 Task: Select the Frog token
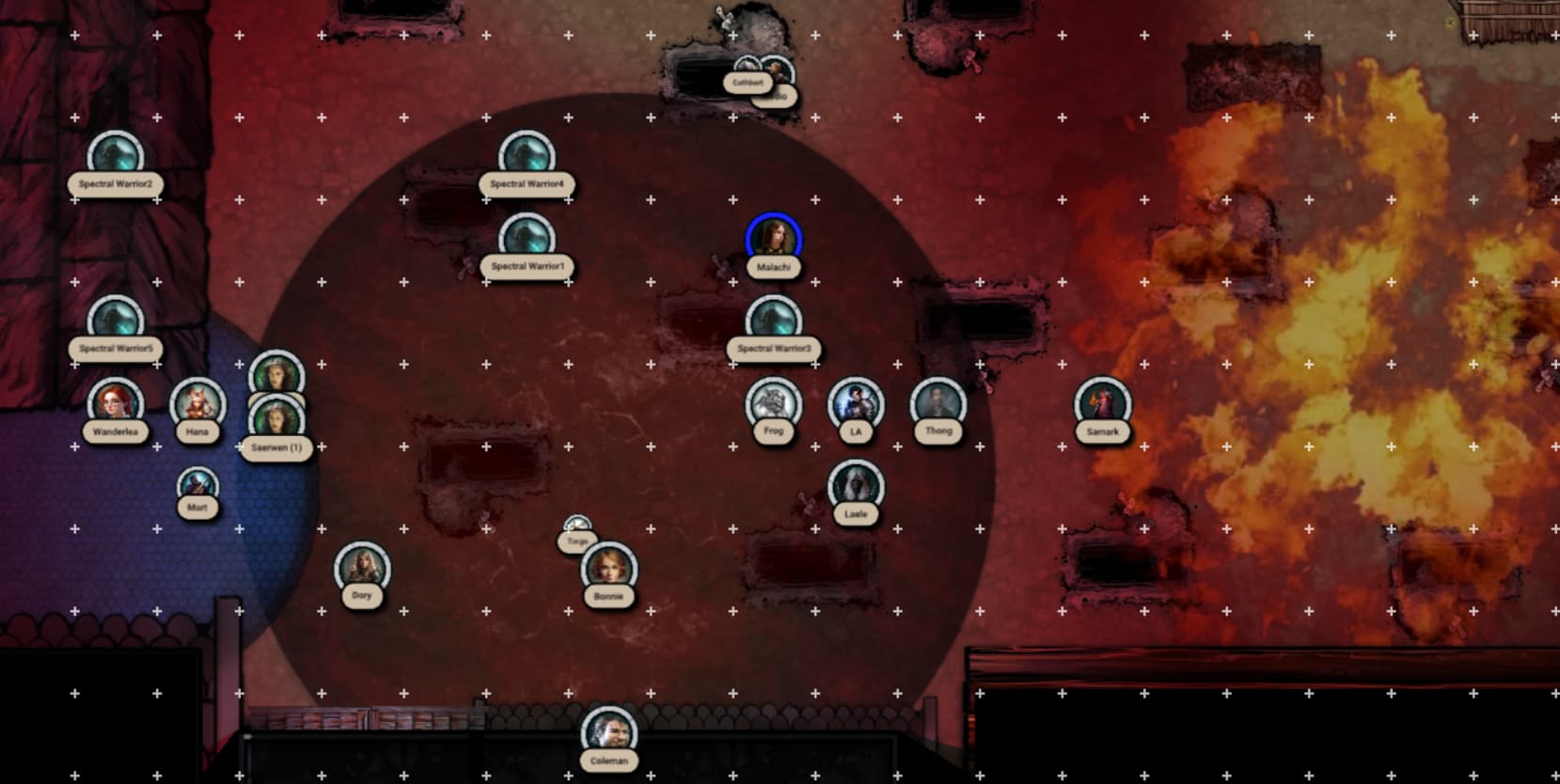[x=773, y=403]
